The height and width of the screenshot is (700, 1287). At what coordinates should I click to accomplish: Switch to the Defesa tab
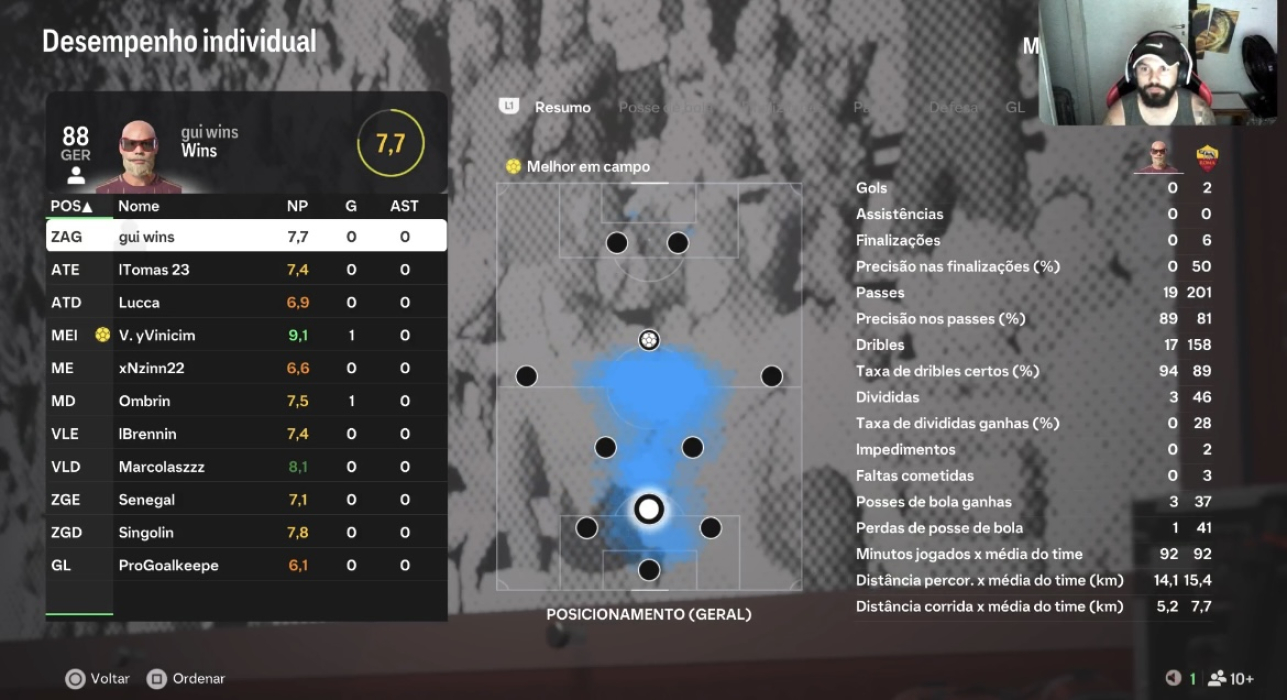(953, 107)
